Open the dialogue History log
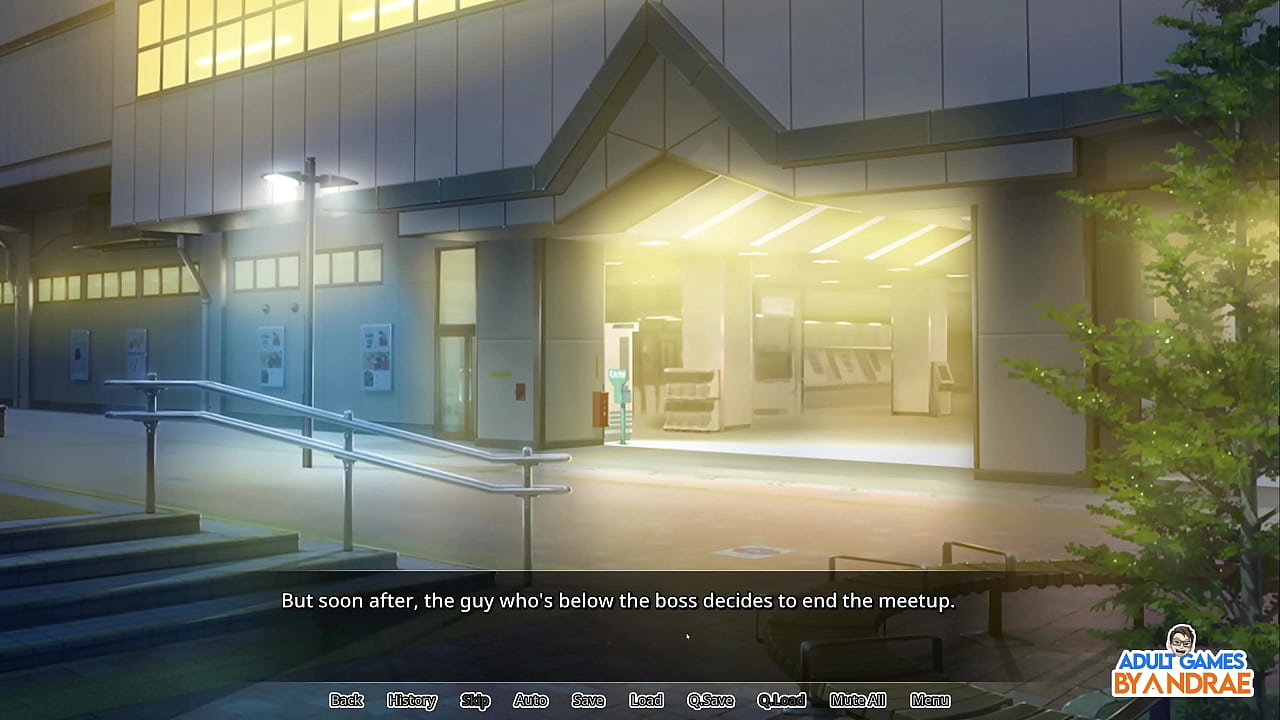The height and width of the screenshot is (720, 1280). pyautogui.click(x=412, y=700)
